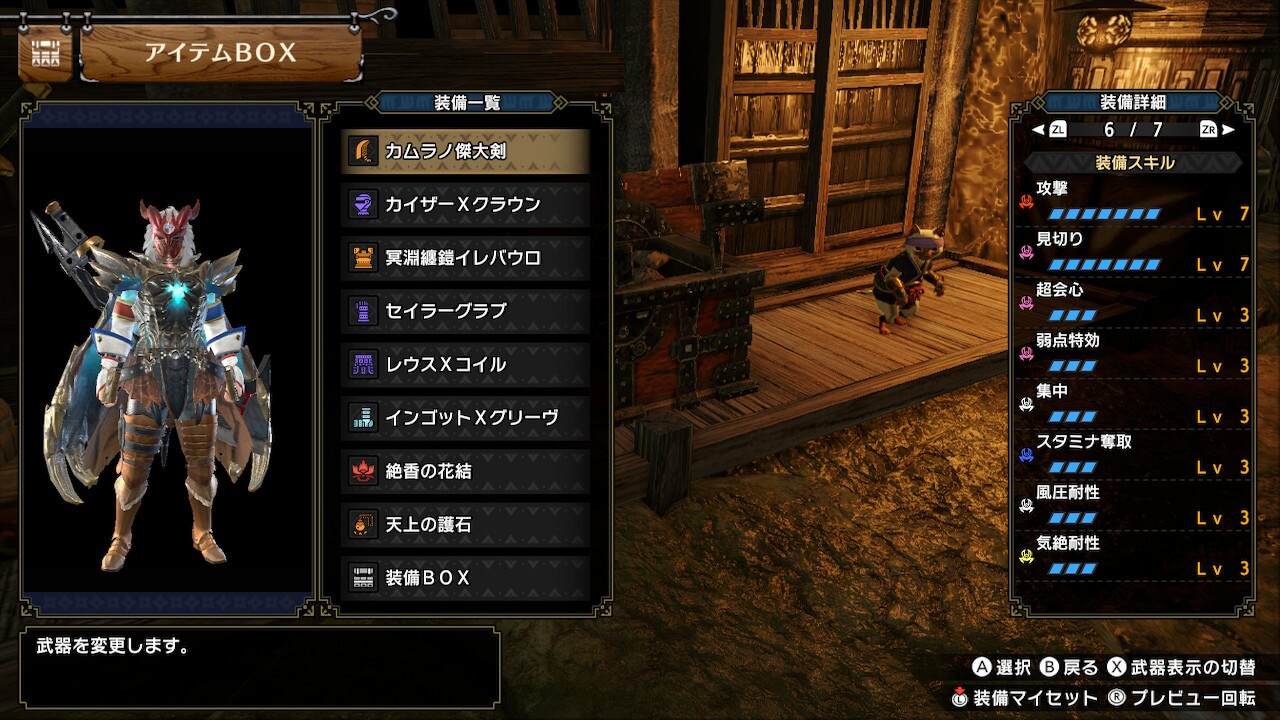Click the 攻撃 skill row
The image size is (1280, 720).
(1135, 201)
